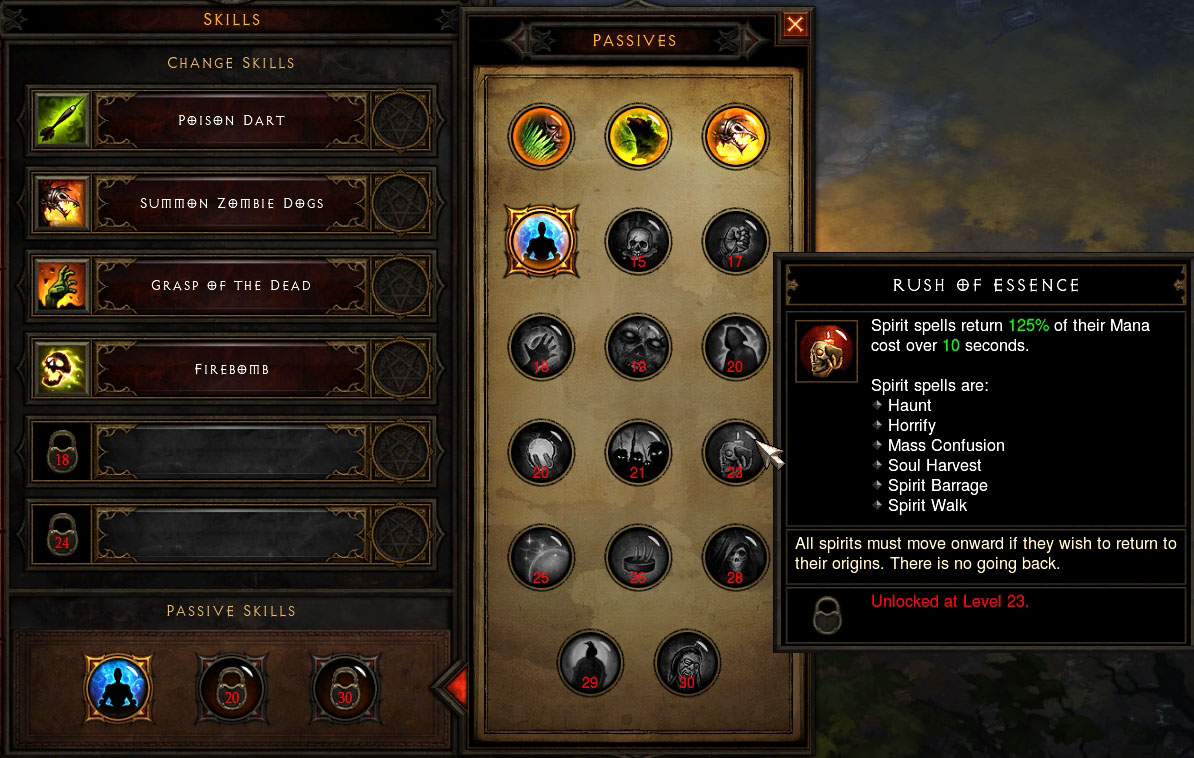1194x758 pixels.
Task: Select the Firebomb skill row
Action: coord(232,369)
